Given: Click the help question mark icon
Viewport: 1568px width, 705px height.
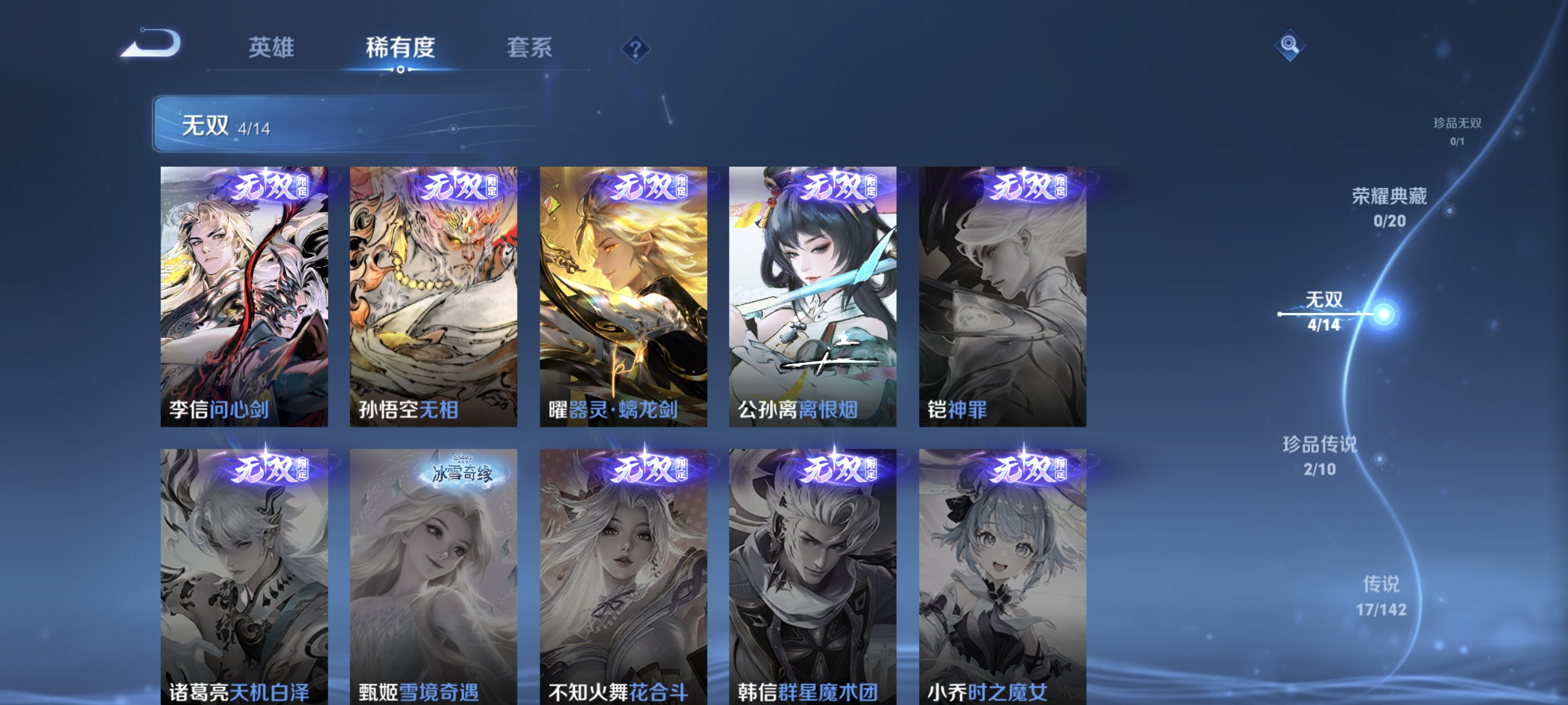Looking at the screenshot, I should [x=637, y=50].
